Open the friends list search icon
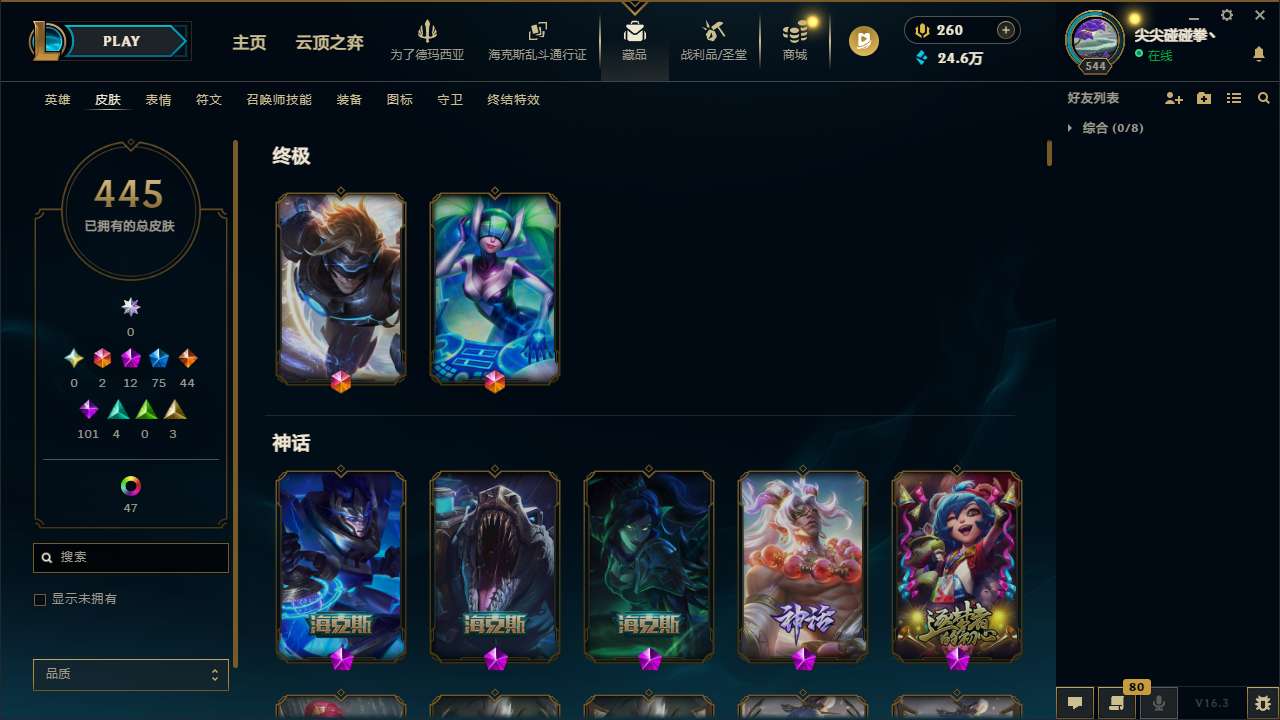This screenshot has height=720, width=1280. 1264,98
